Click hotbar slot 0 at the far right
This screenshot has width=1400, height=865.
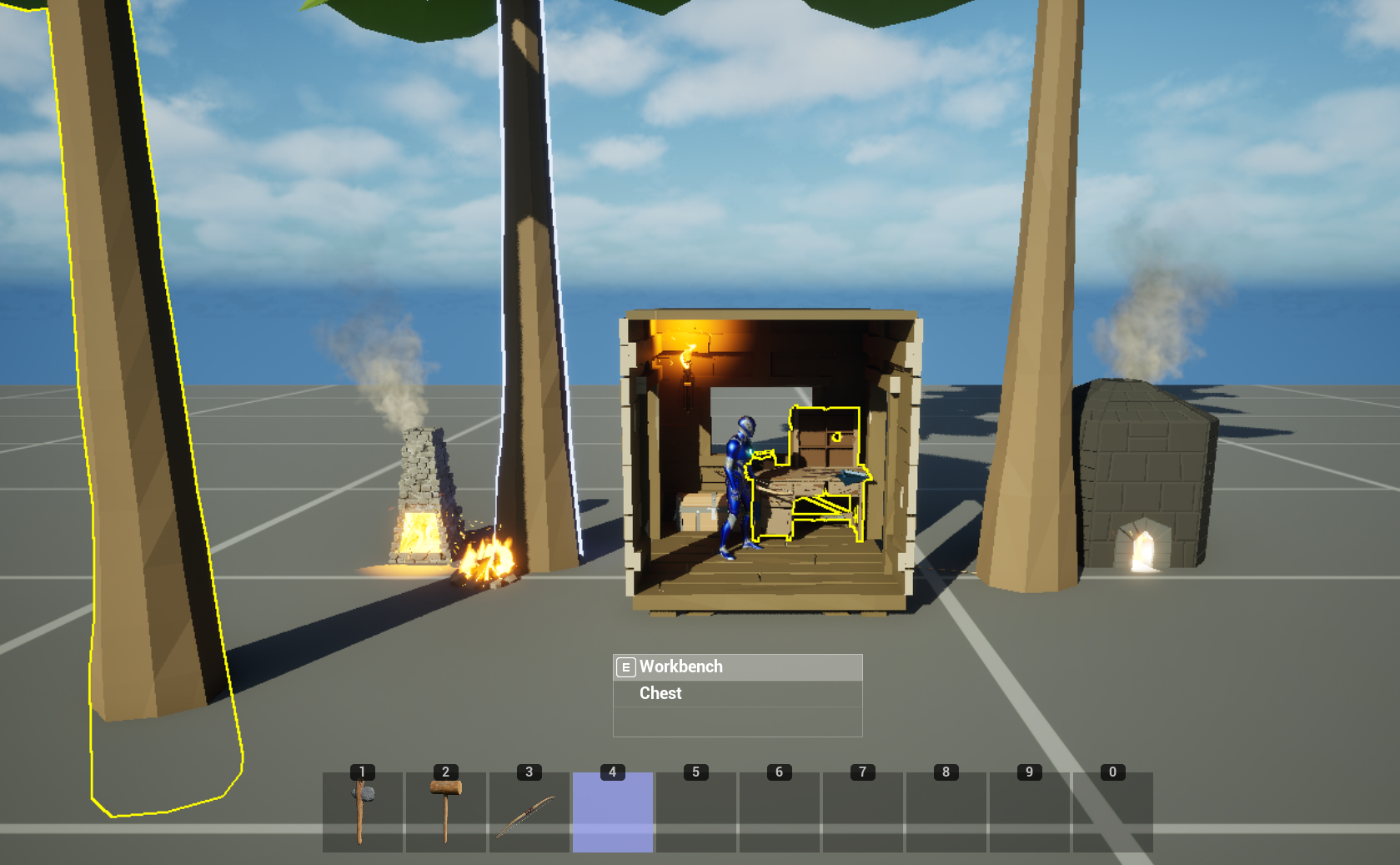click(x=1112, y=809)
